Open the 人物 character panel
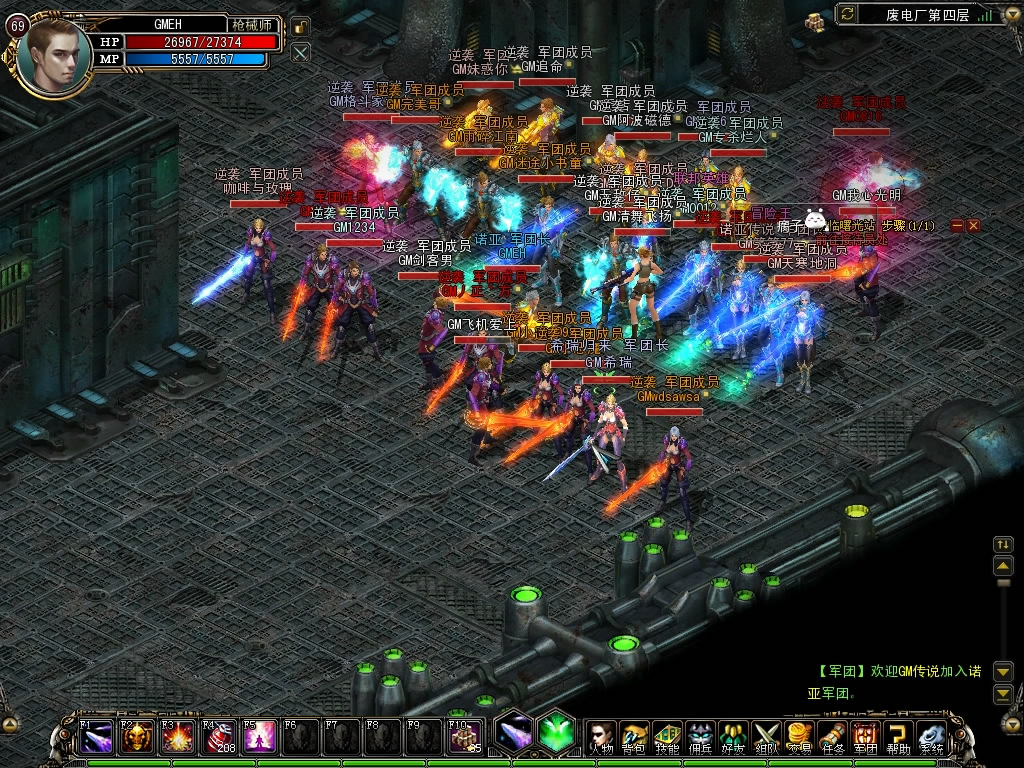The image size is (1024, 768). tap(600, 736)
